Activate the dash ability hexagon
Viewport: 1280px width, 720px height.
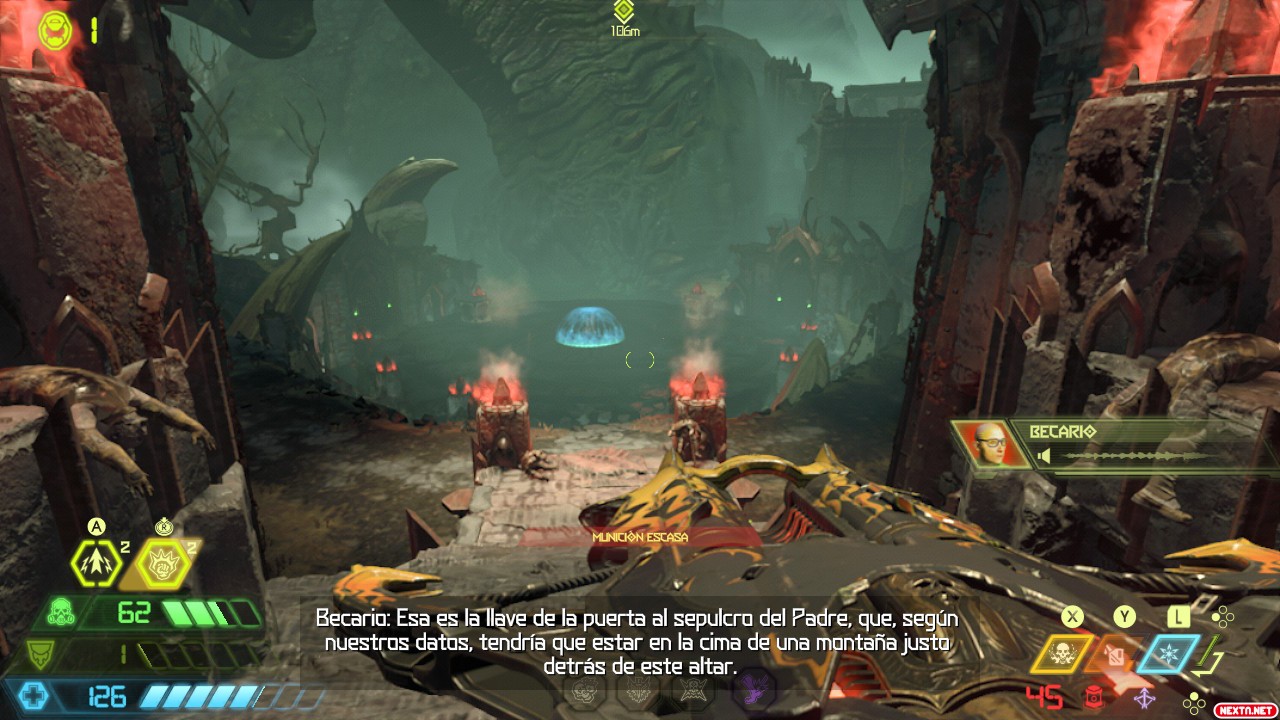pyautogui.click(x=97, y=564)
